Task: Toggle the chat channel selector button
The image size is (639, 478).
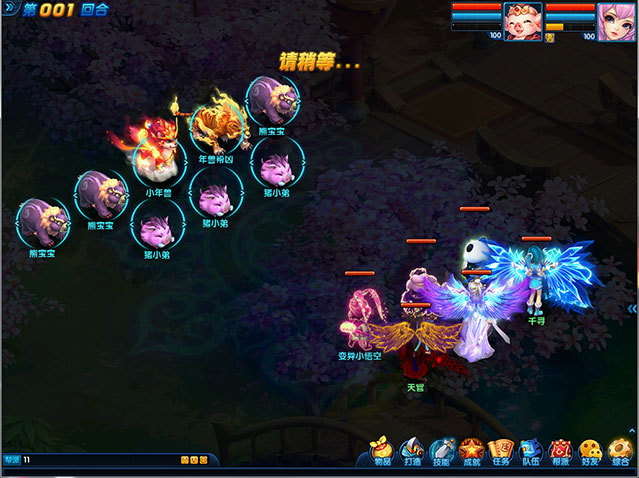Action: tap(11, 460)
